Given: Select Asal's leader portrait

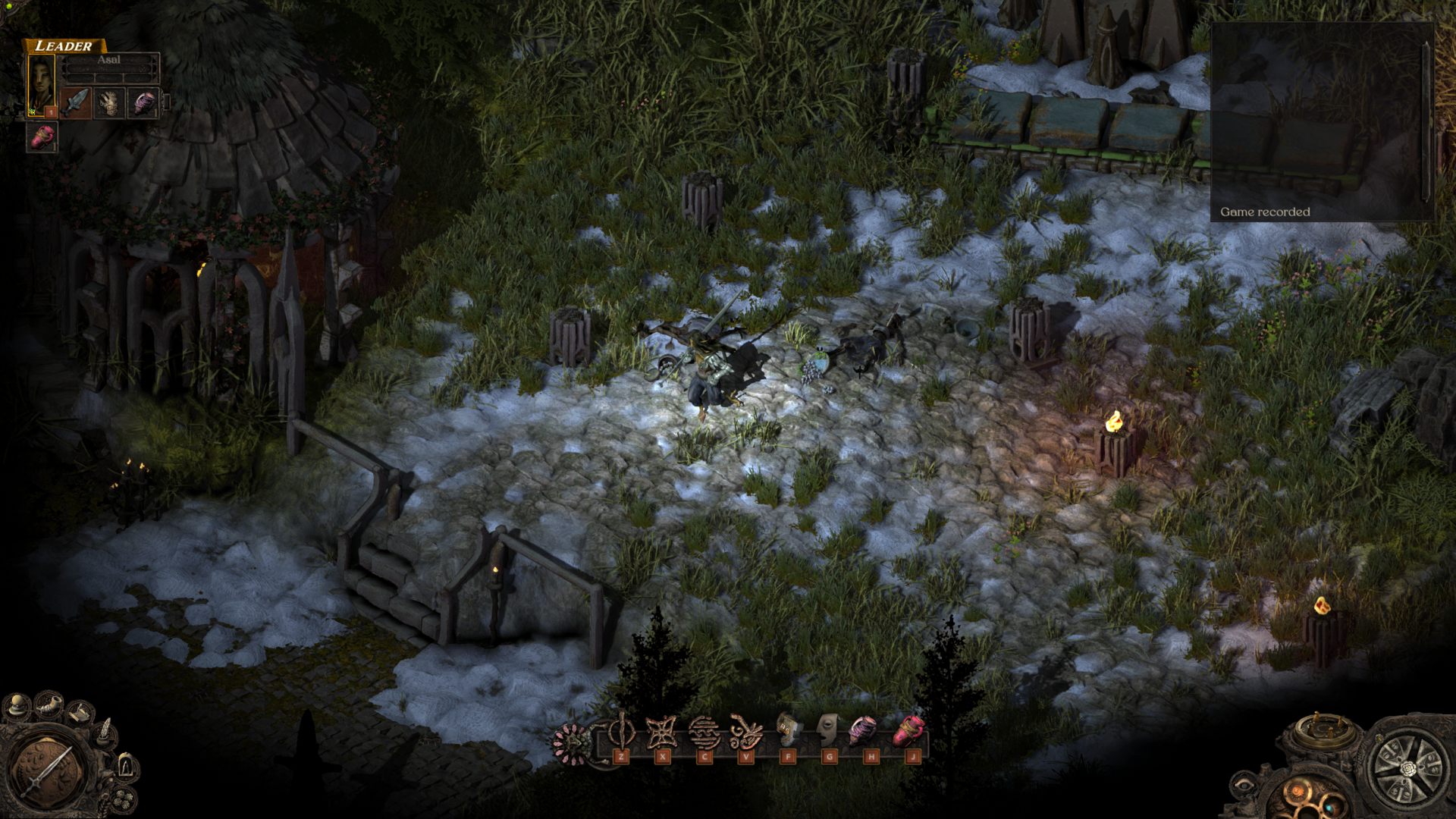Looking at the screenshot, I should (42, 85).
